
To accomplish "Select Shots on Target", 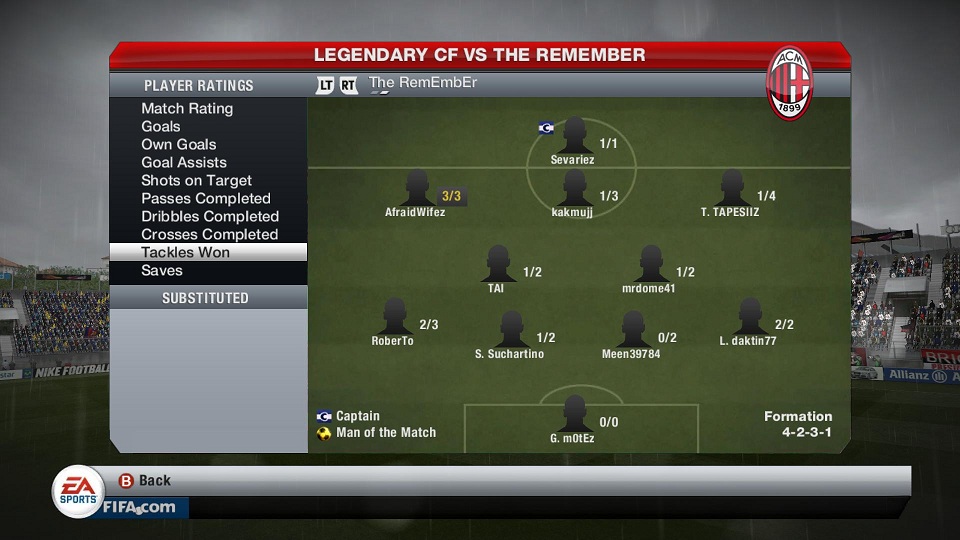I will (x=196, y=180).
